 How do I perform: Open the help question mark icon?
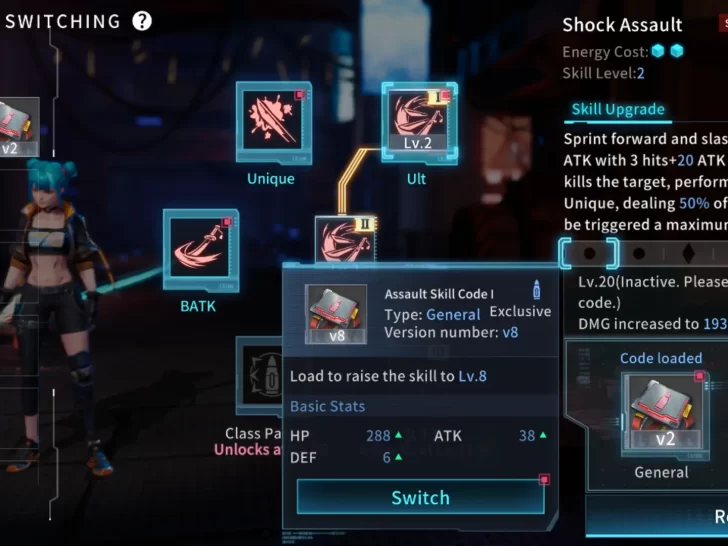[143, 21]
